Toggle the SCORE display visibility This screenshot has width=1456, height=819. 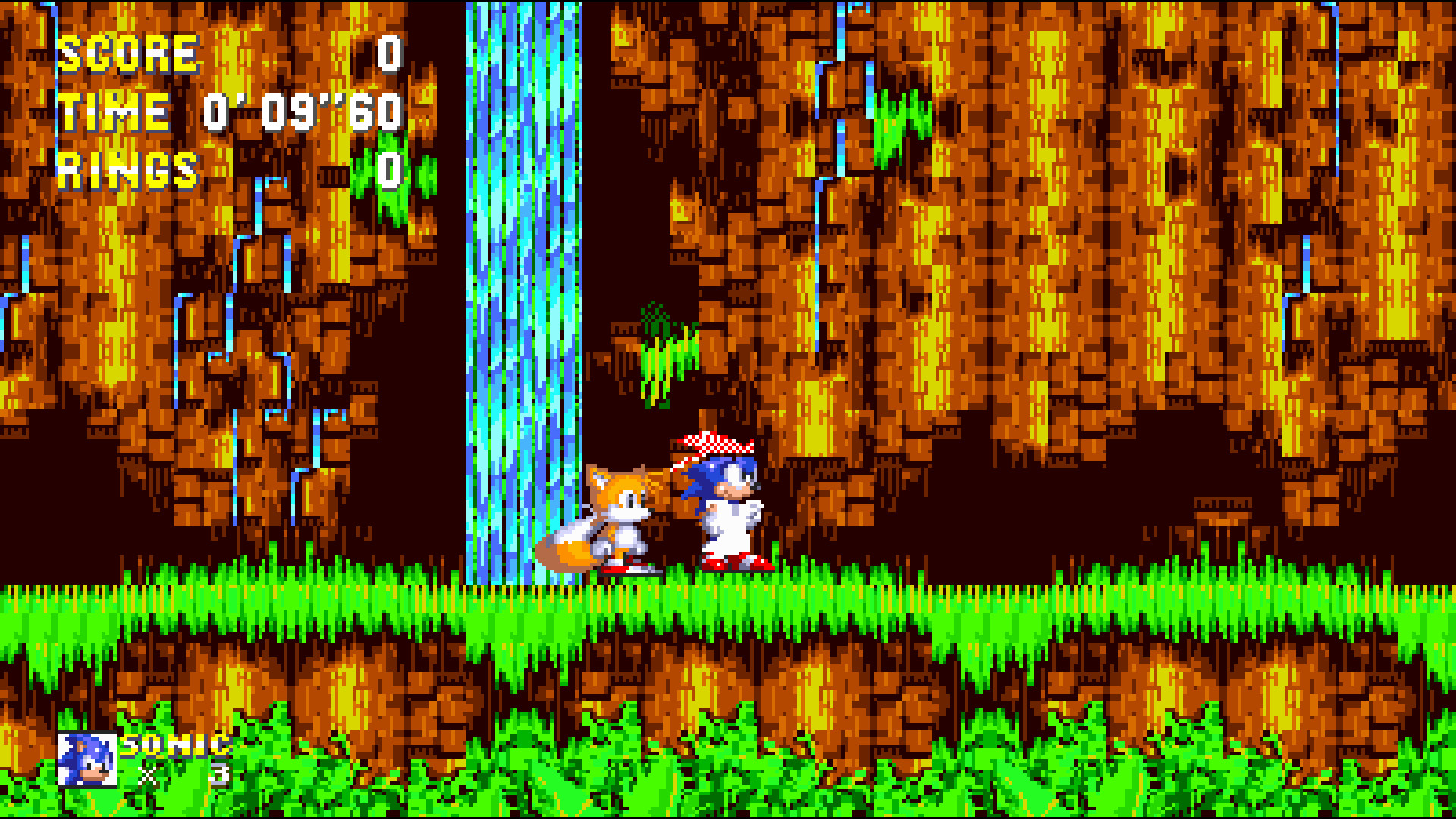pyautogui.click(x=129, y=53)
